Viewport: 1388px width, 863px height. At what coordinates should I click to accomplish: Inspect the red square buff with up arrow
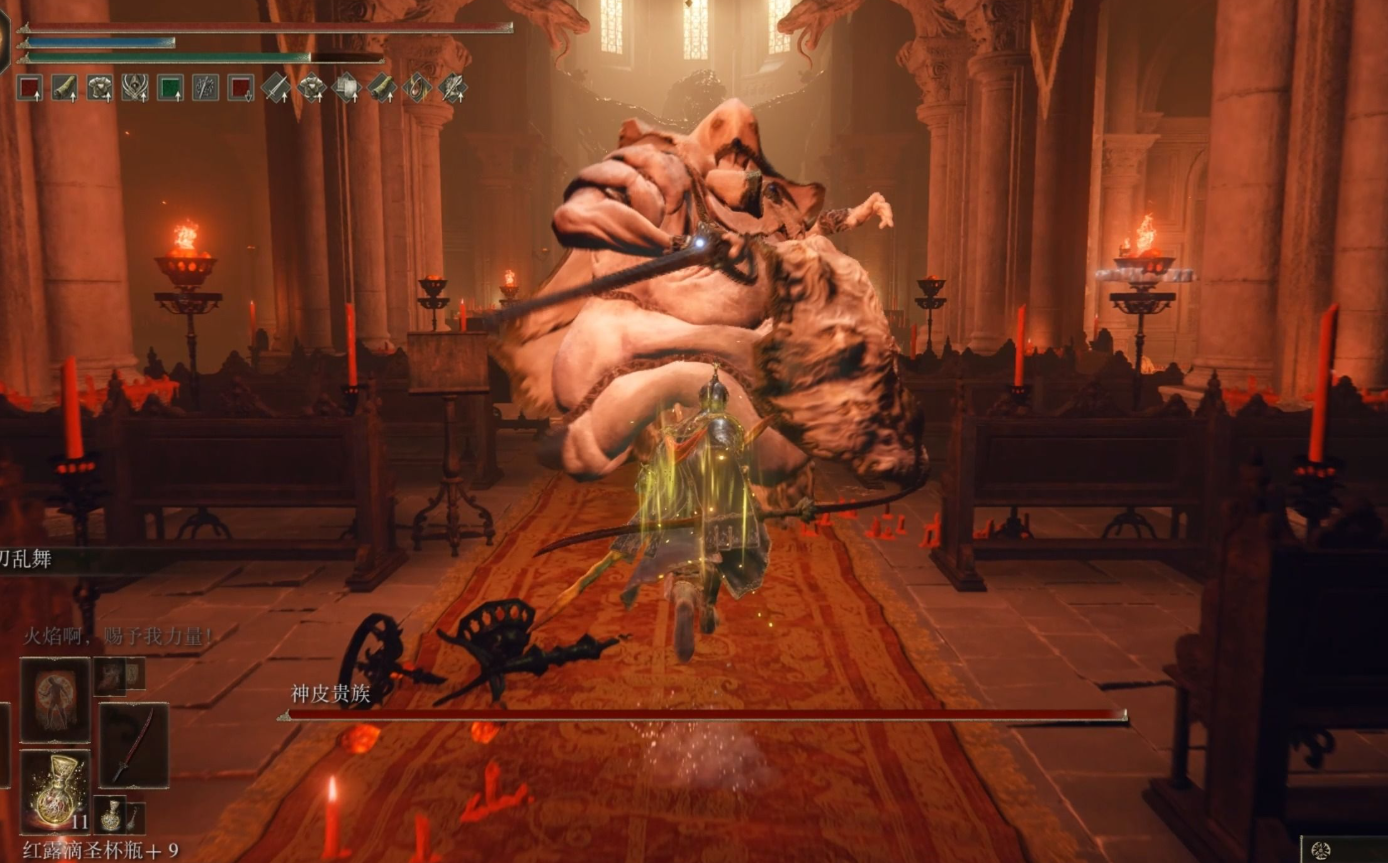[x=30, y=88]
